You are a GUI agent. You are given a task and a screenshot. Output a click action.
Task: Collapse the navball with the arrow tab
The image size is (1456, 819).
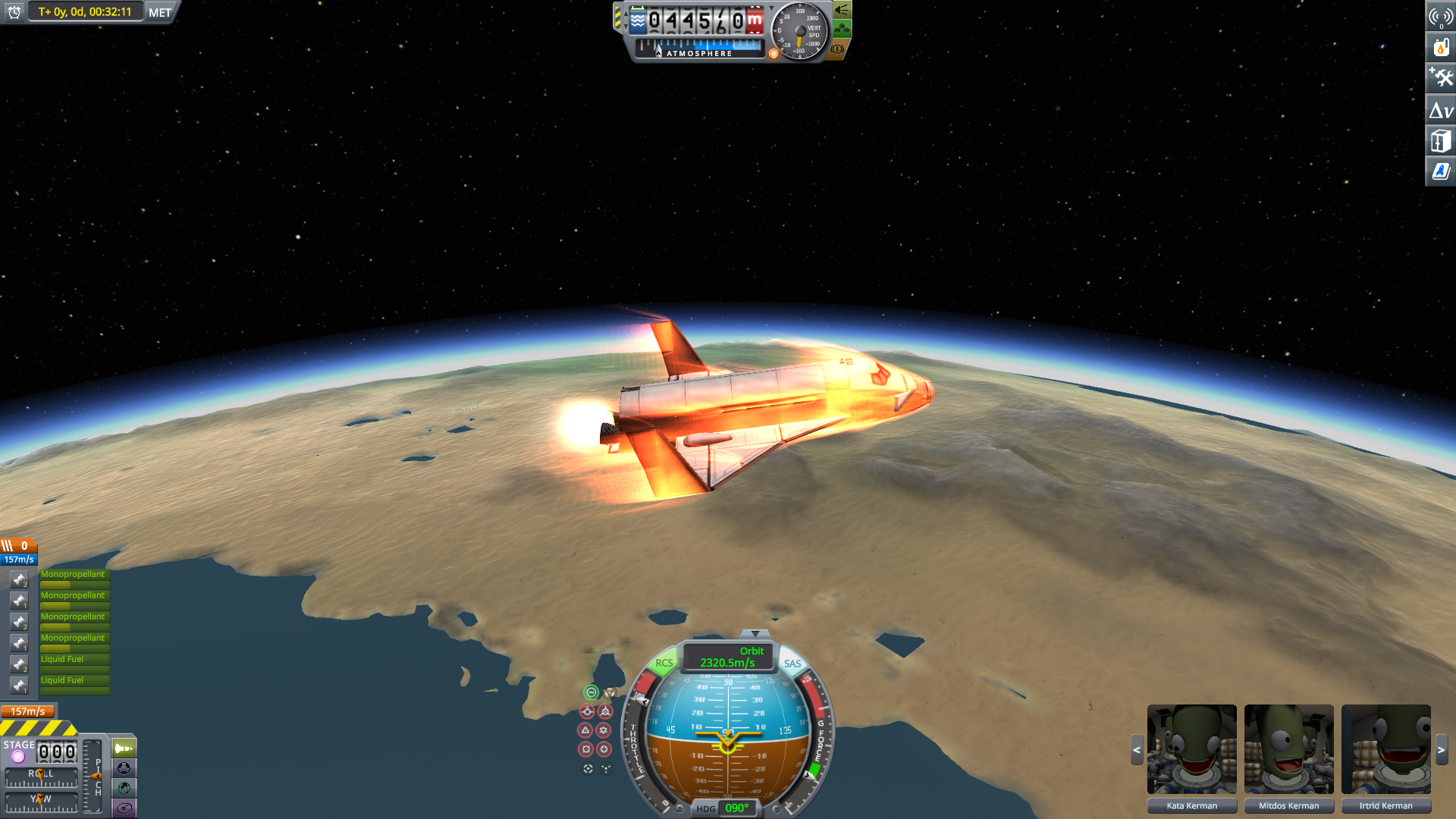(x=755, y=633)
